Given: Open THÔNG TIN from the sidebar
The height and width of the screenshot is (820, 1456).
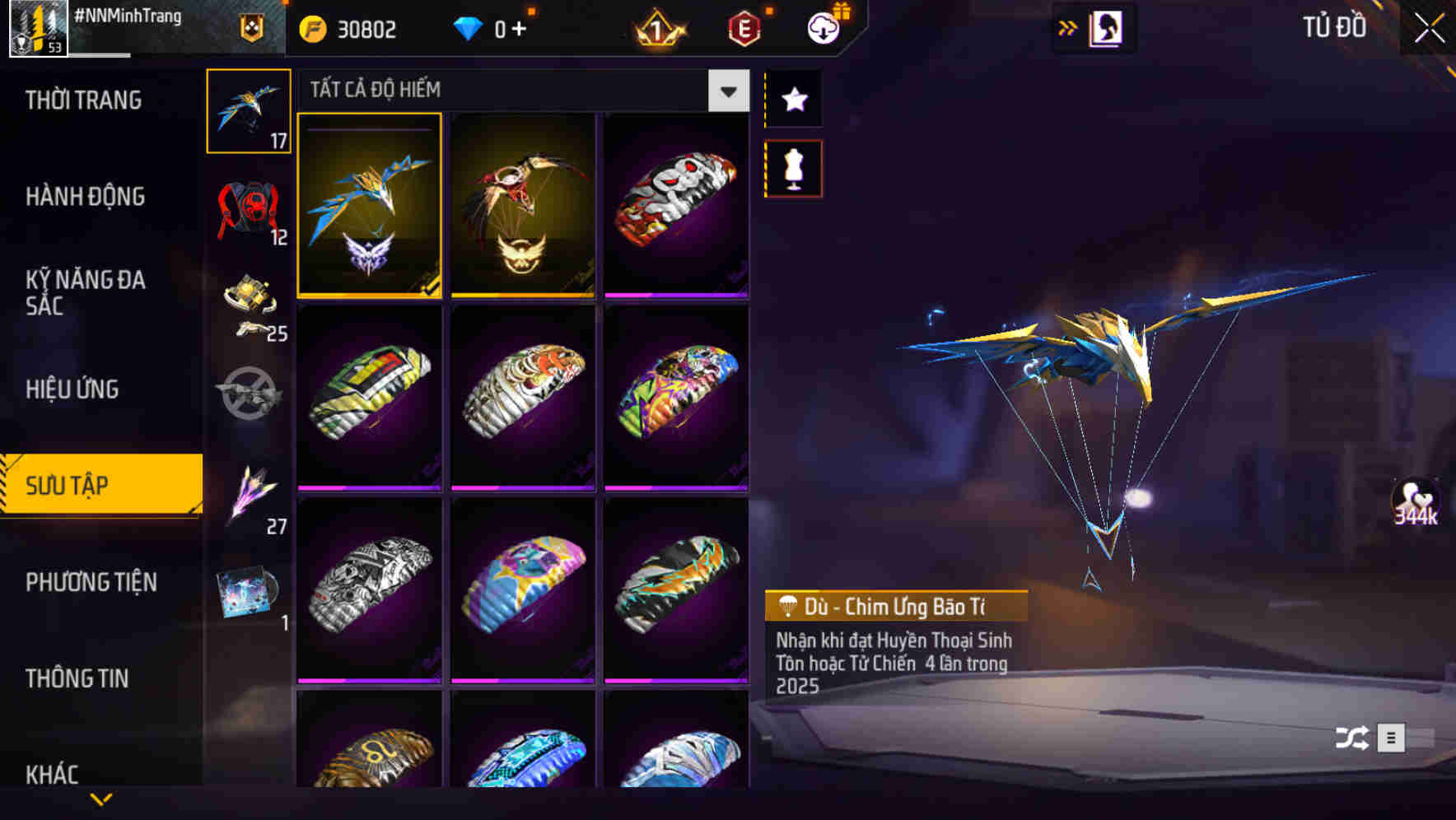Looking at the screenshot, I should pos(78,678).
